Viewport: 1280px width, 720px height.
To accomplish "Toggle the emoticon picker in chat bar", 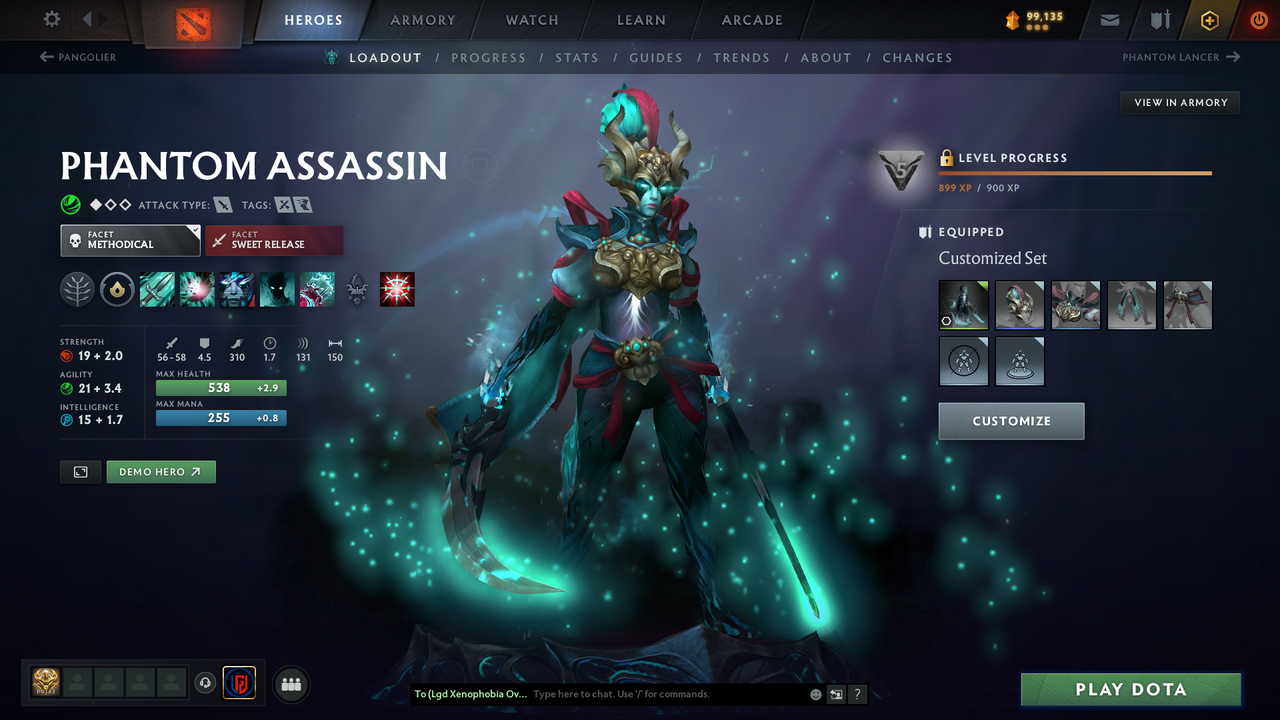I will click(x=815, y=693).
